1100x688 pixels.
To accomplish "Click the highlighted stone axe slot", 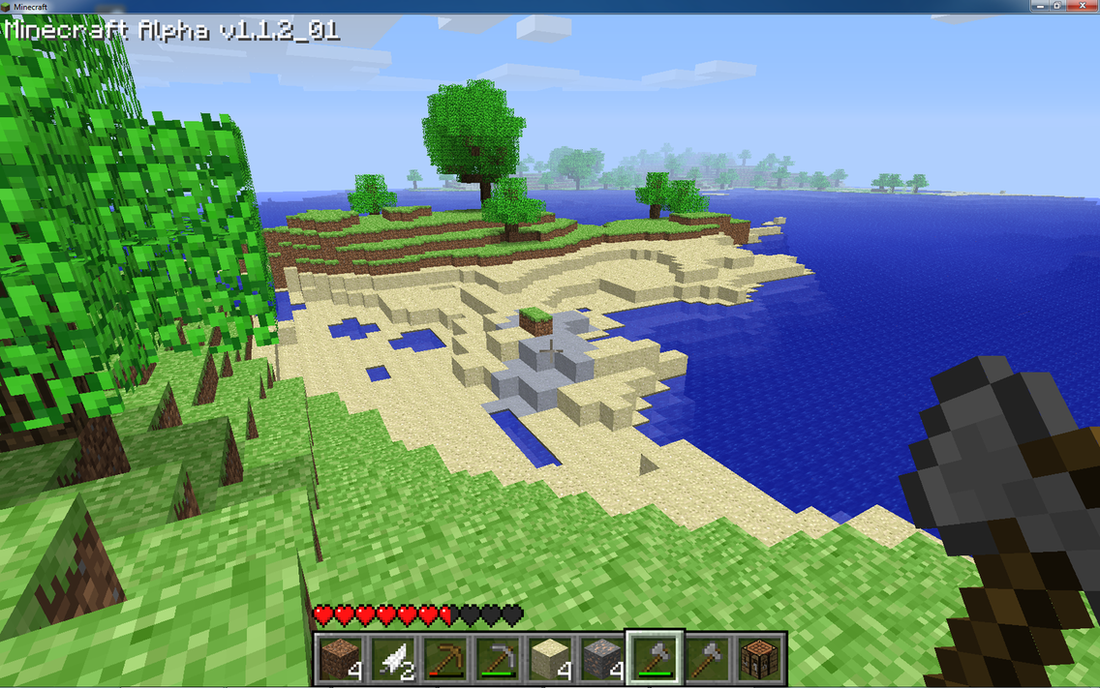I will [654, 656].
